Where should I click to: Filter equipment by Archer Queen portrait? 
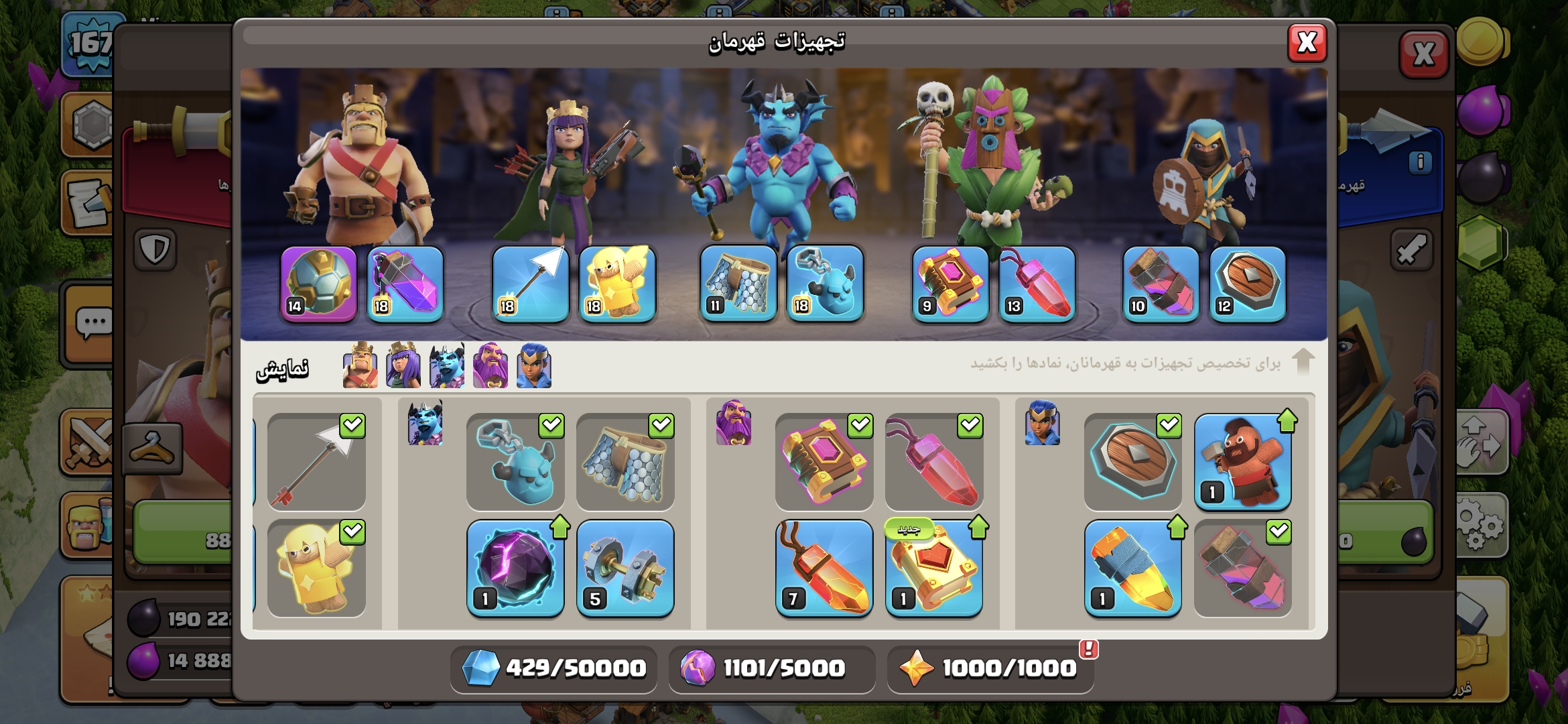coord(403,366)
